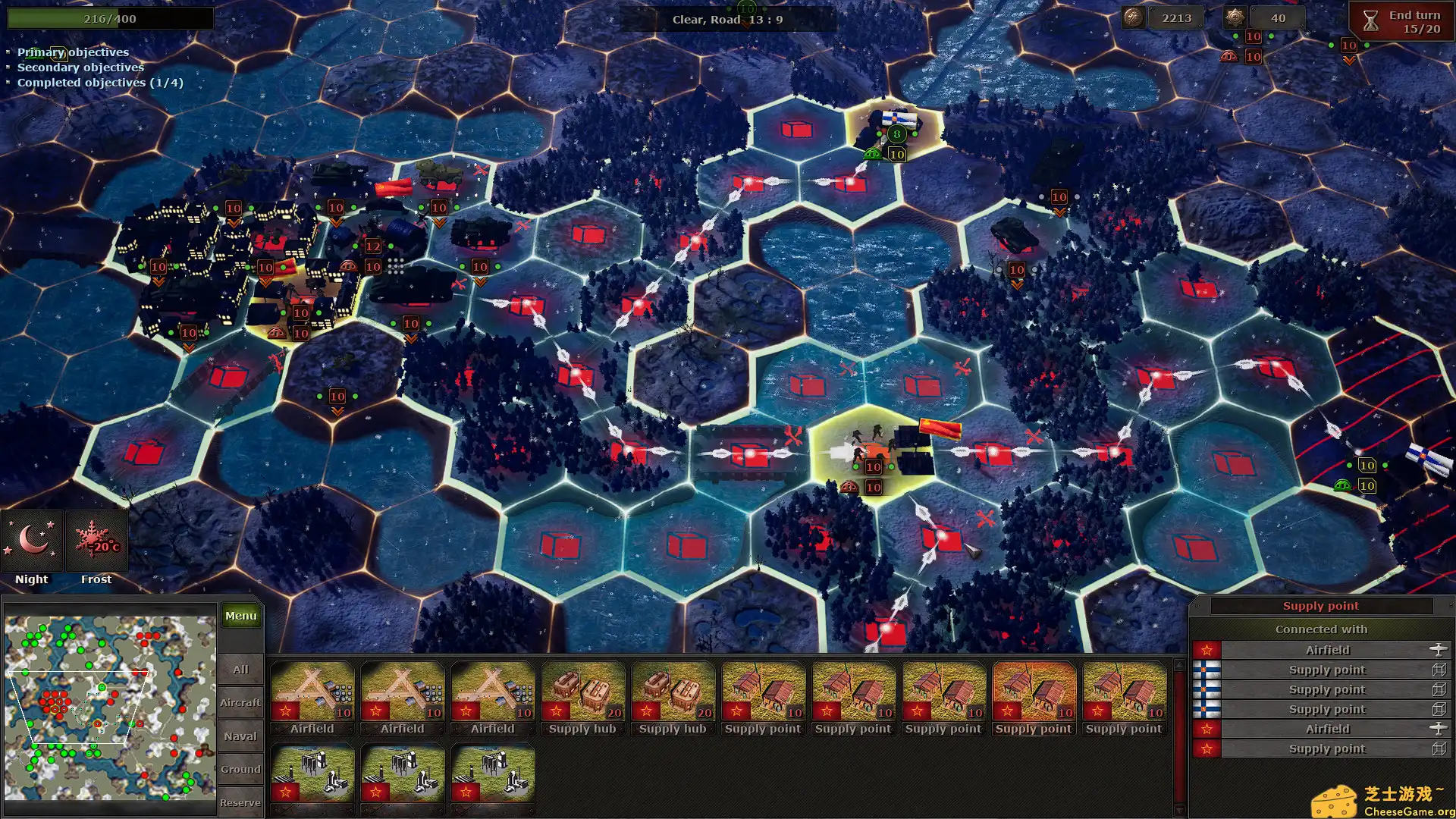Switch to the Aircraft filter tab

(x=240, y=702)
